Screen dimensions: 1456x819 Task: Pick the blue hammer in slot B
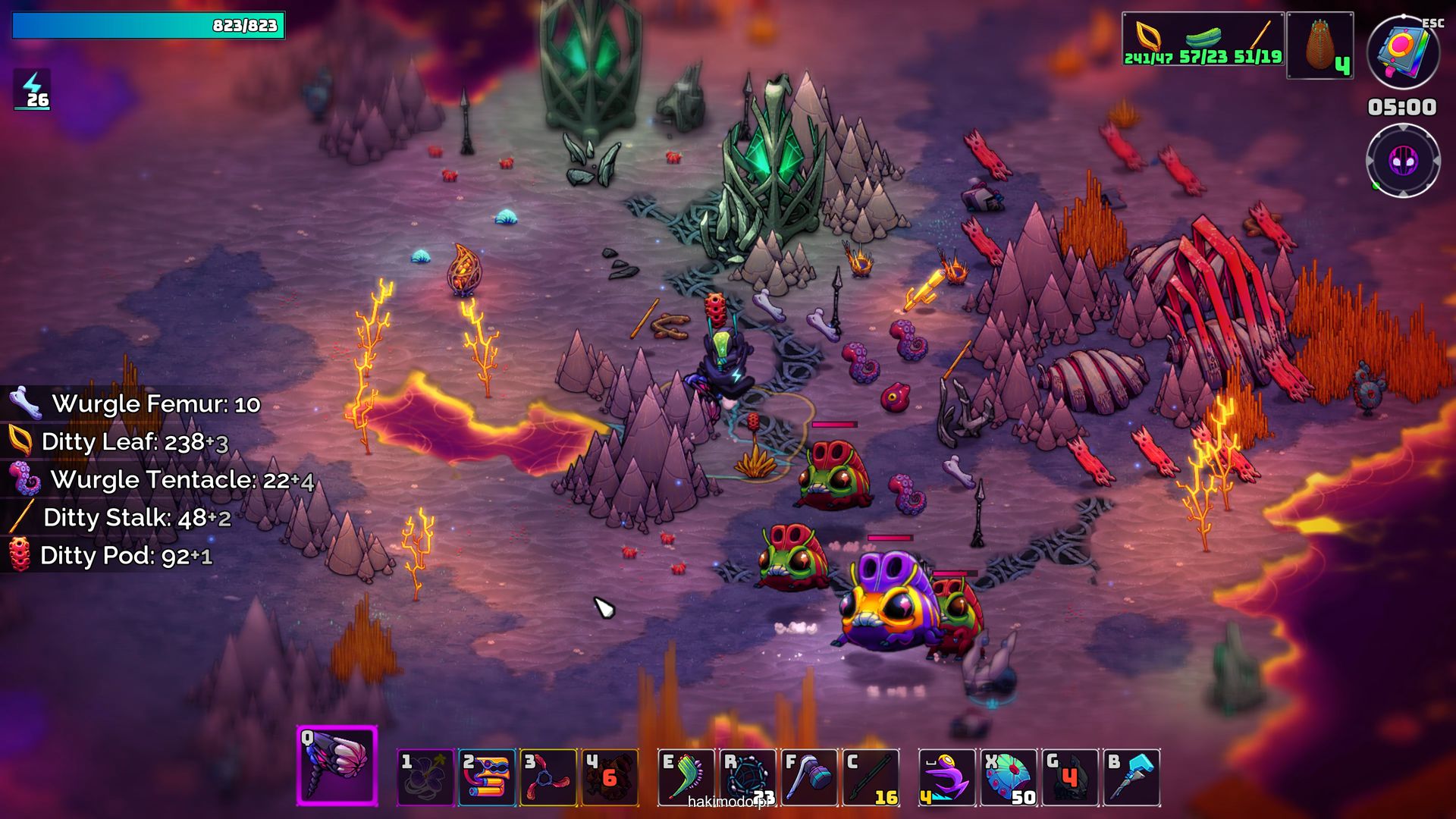pos(1131,777)
